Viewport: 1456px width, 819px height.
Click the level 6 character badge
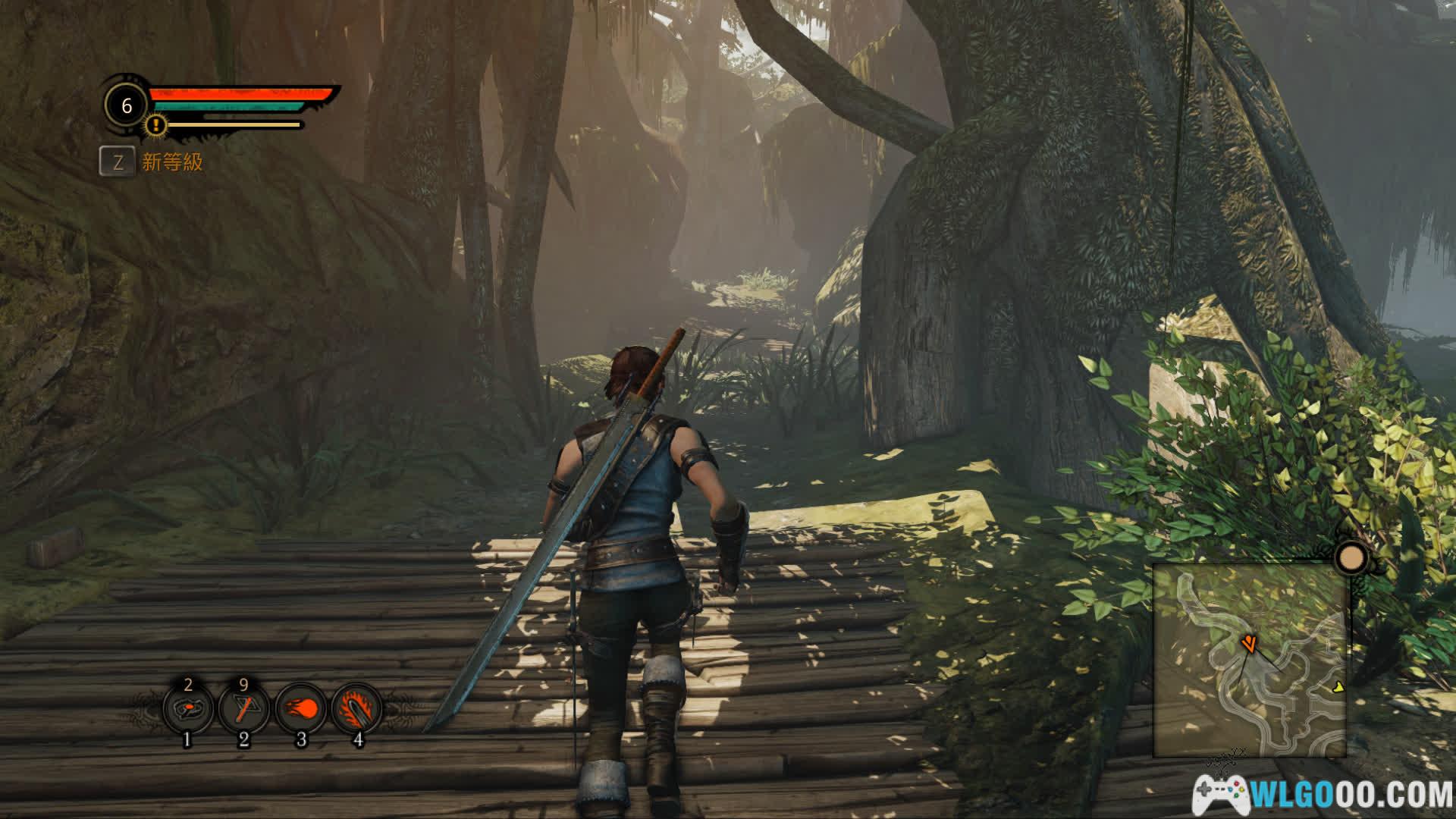[127, 105]
